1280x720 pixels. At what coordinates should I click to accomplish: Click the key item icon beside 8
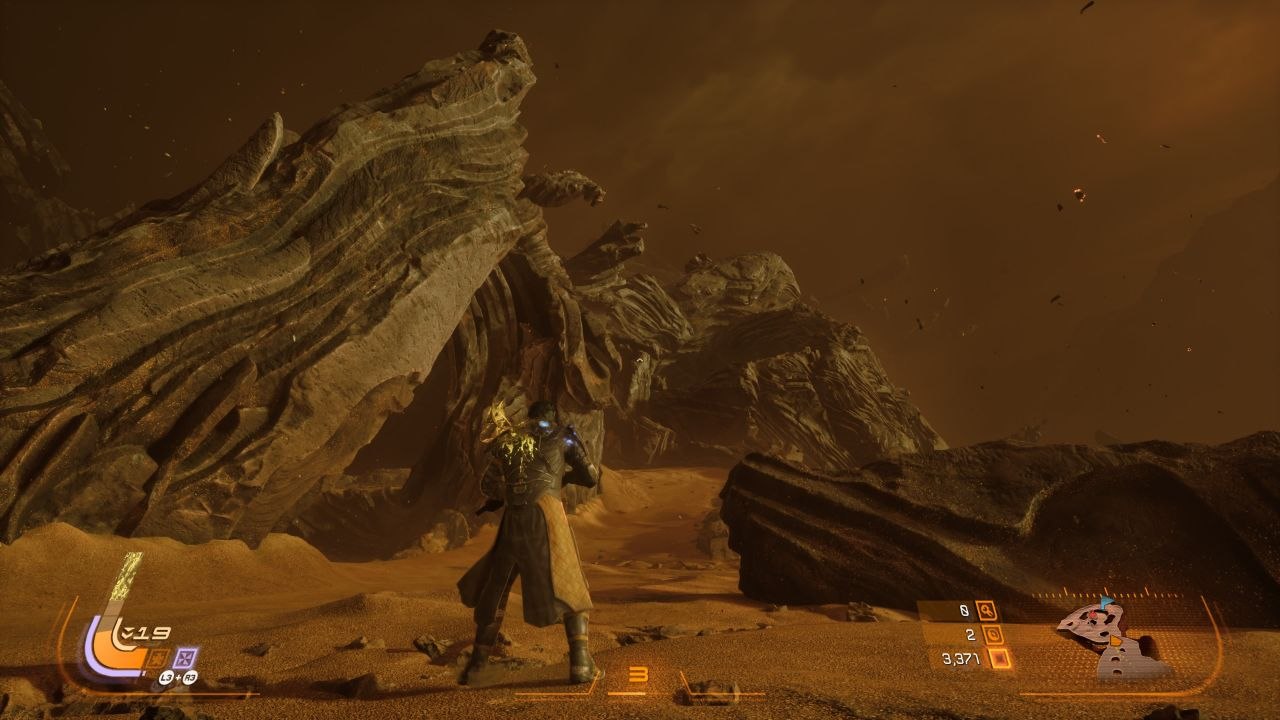pos(986,610)
